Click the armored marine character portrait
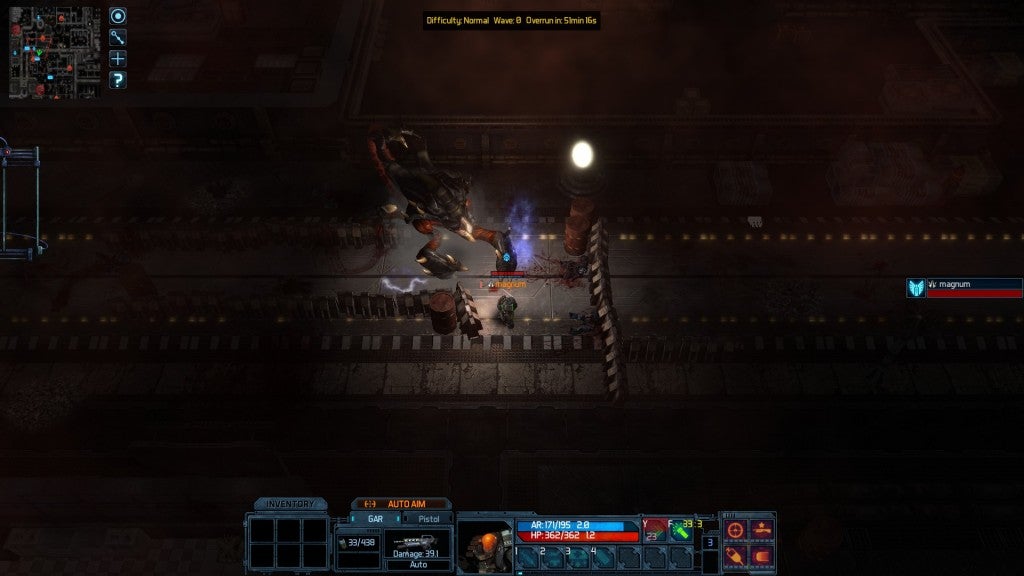The width and height of the screenshot is (1024, 576). (x=484, y=545)
